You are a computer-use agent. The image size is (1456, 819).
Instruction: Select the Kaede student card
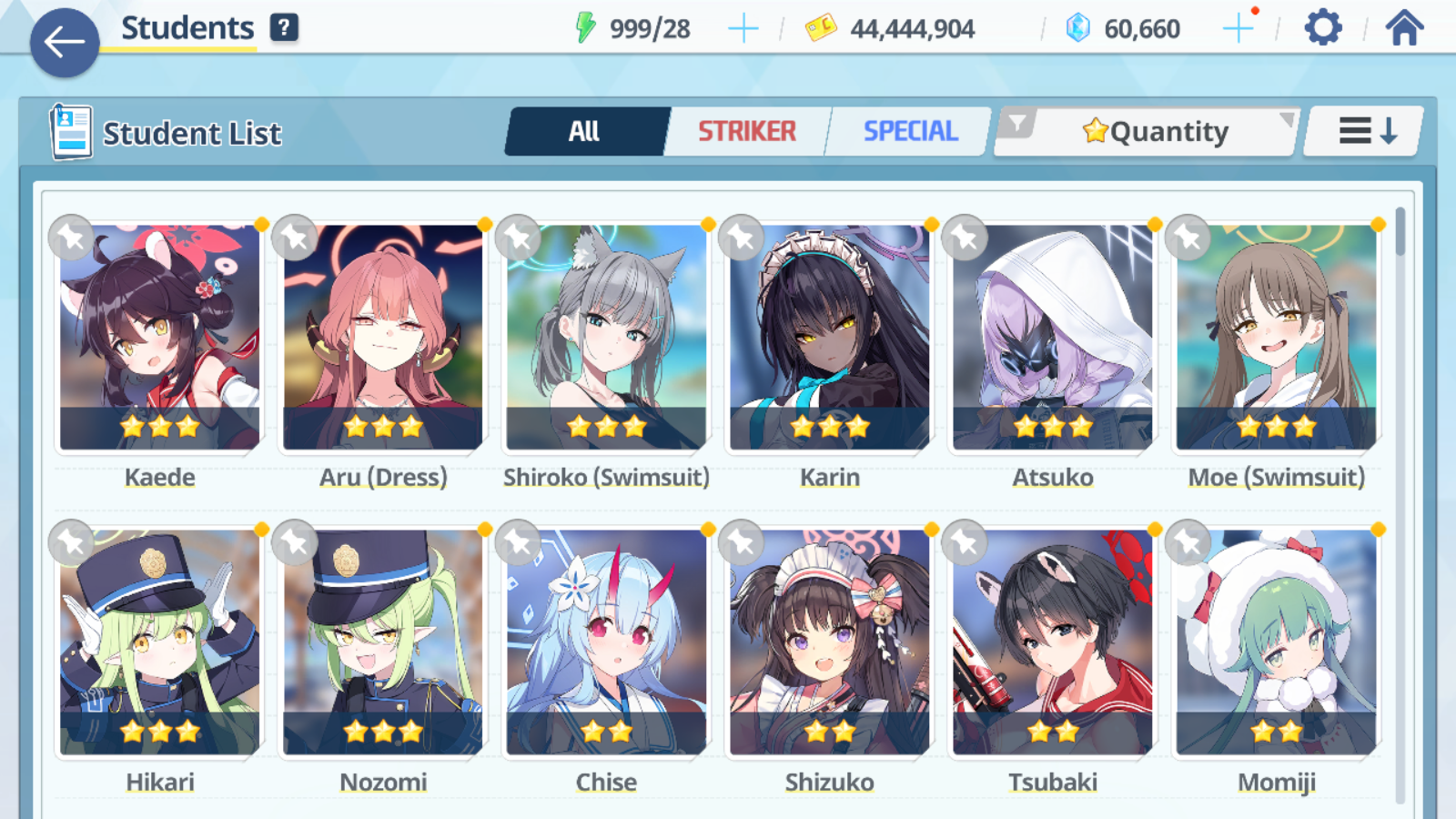pos(160,339)
